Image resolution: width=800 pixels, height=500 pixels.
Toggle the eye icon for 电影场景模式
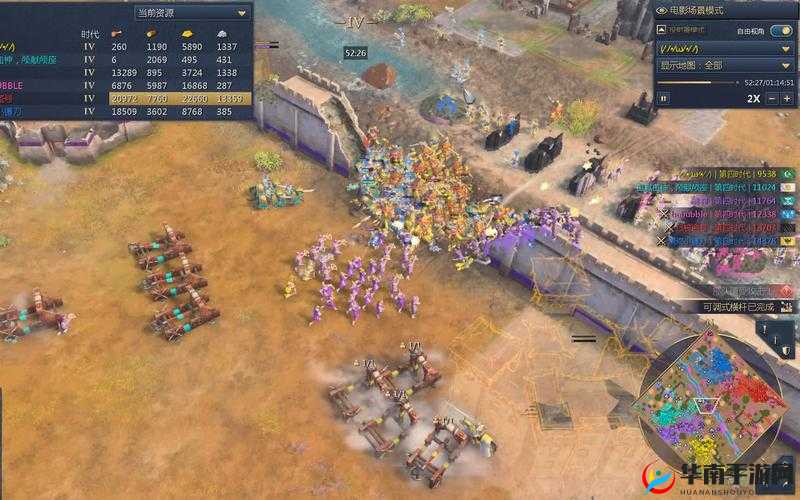pyautogui.click(x=662, y=9)
